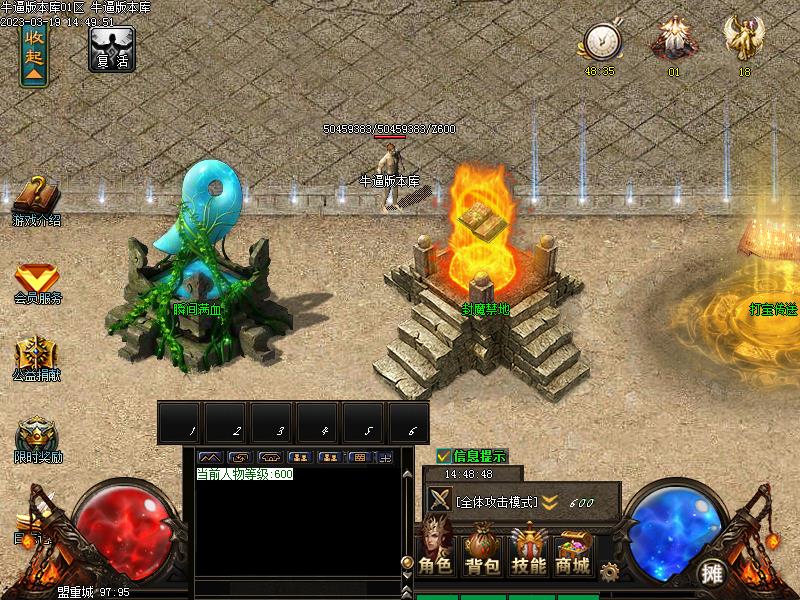
Task: Open the 背包 backpack
Action: 482,549
